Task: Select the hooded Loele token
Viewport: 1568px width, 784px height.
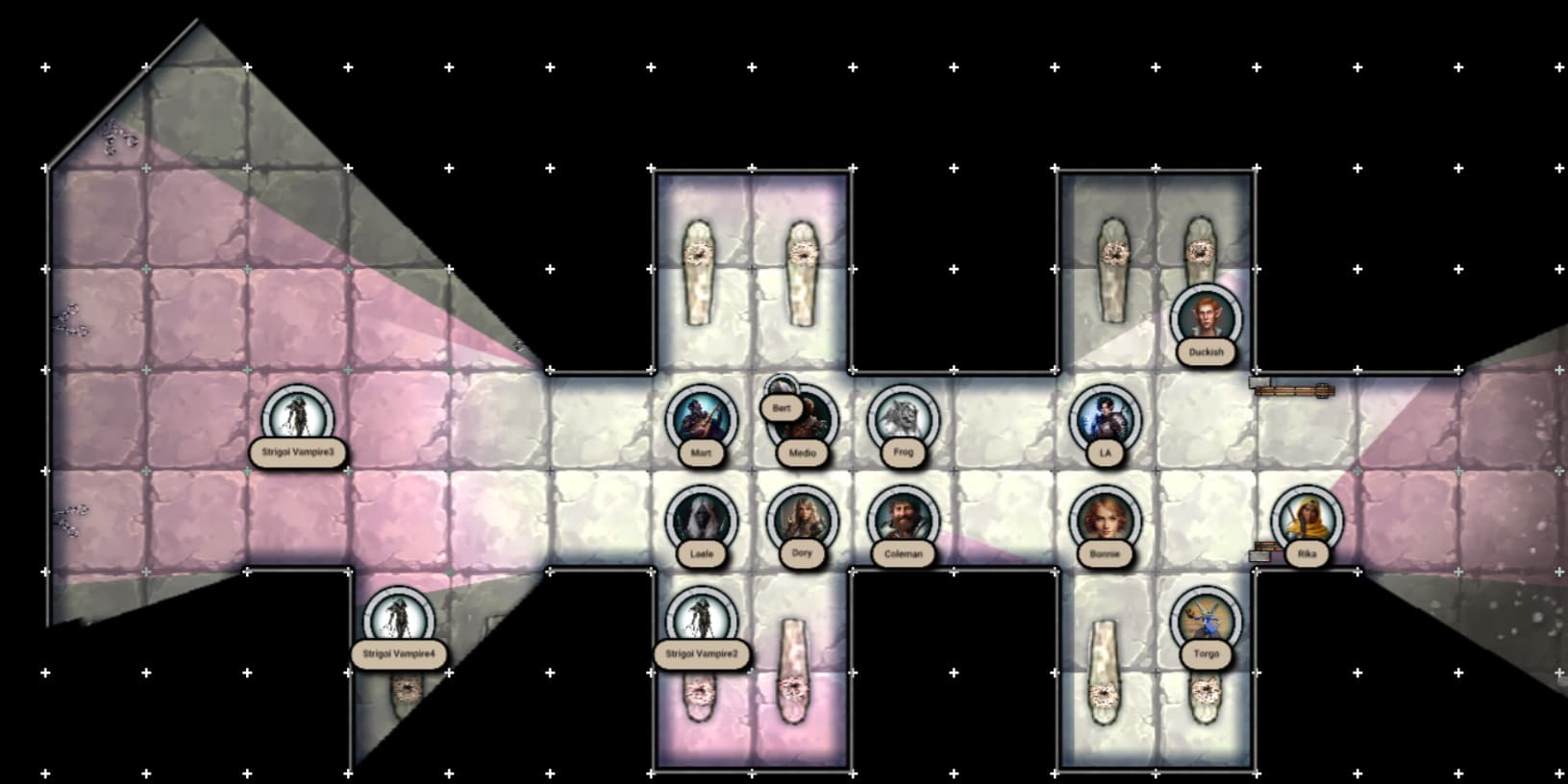Action: (x=701, y=520)
